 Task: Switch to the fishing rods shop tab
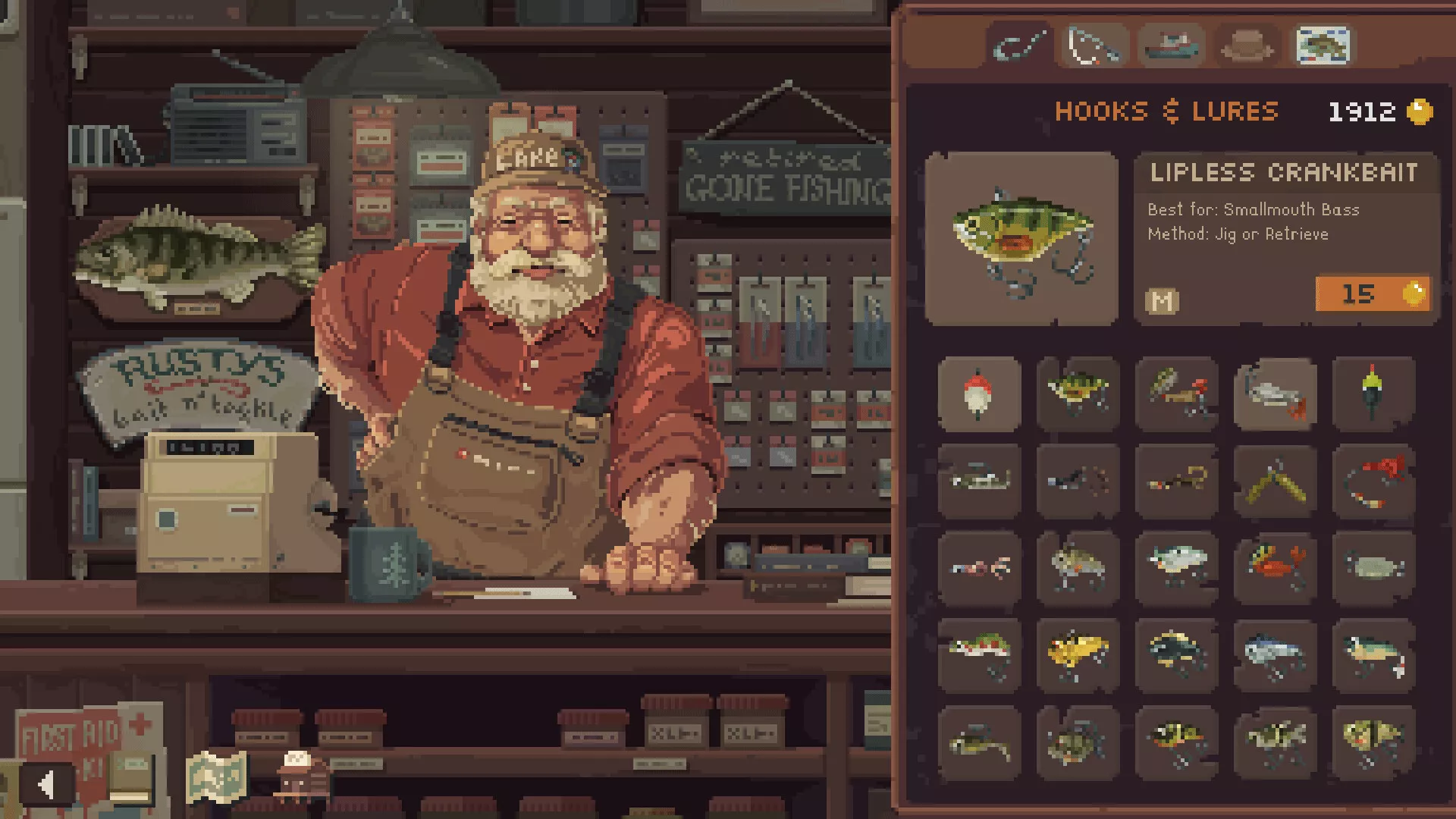(x=1094, y=45)
